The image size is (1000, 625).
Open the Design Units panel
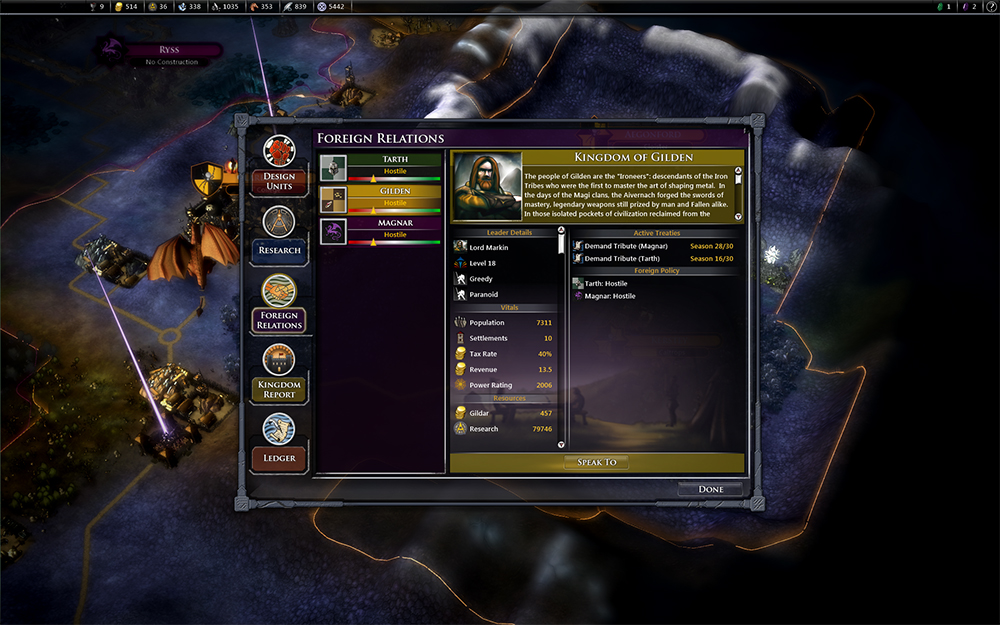pos(279,164)
